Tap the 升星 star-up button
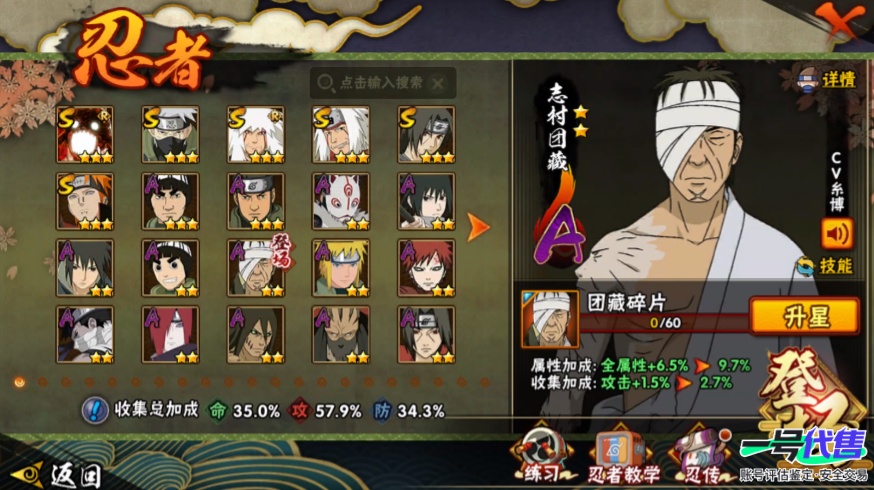 [x=804, y=316]
